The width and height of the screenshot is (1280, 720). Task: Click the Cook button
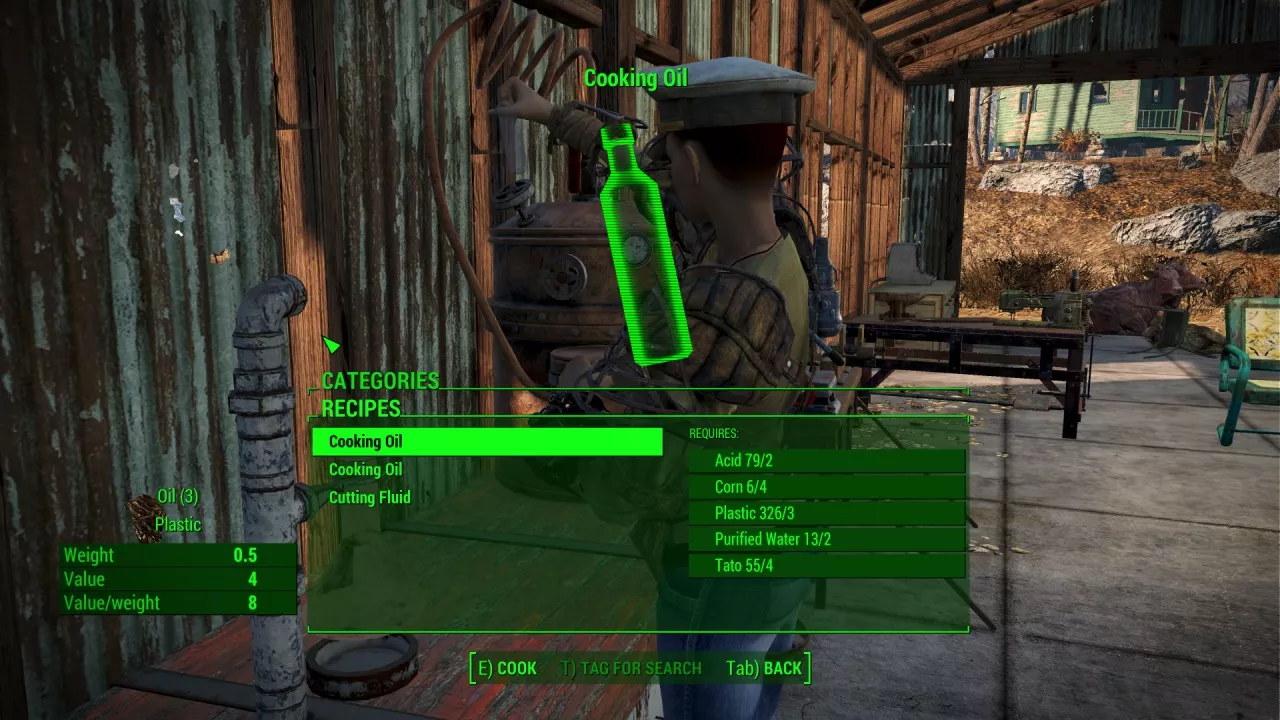508,668
